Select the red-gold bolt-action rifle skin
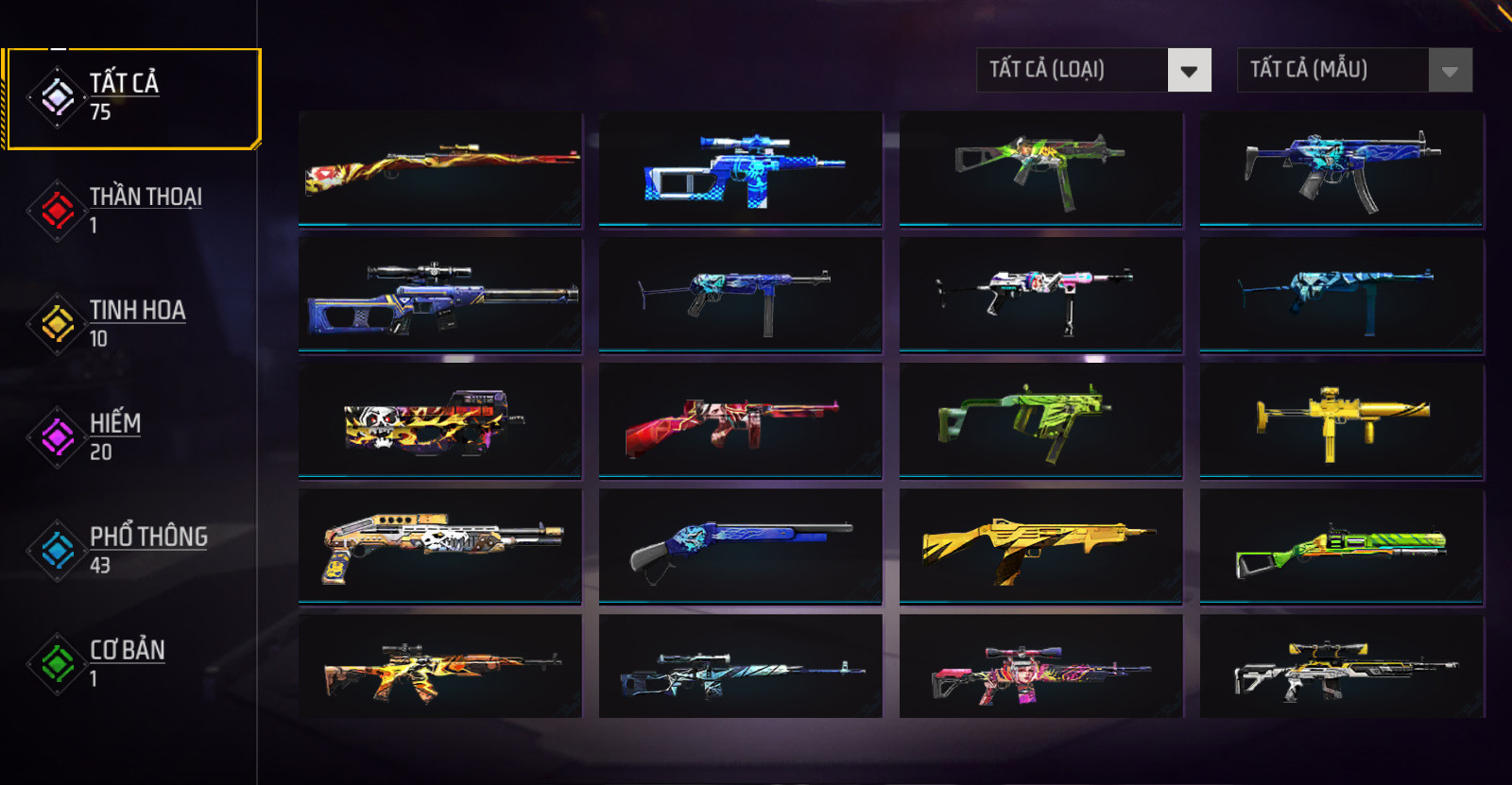The image size is (1512, 785). 440,169
